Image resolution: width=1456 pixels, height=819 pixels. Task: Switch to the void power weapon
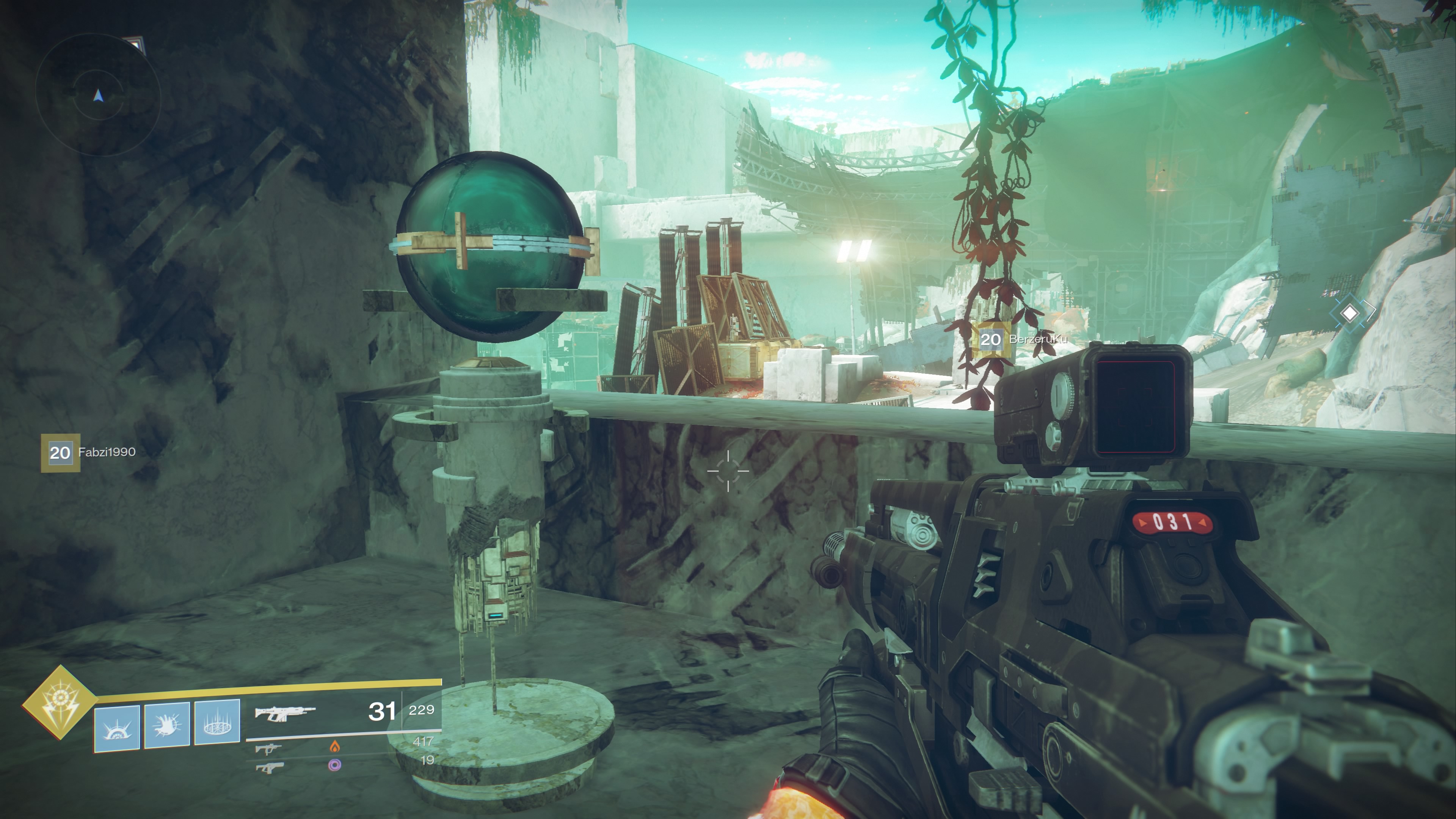[x=268, y=767]
